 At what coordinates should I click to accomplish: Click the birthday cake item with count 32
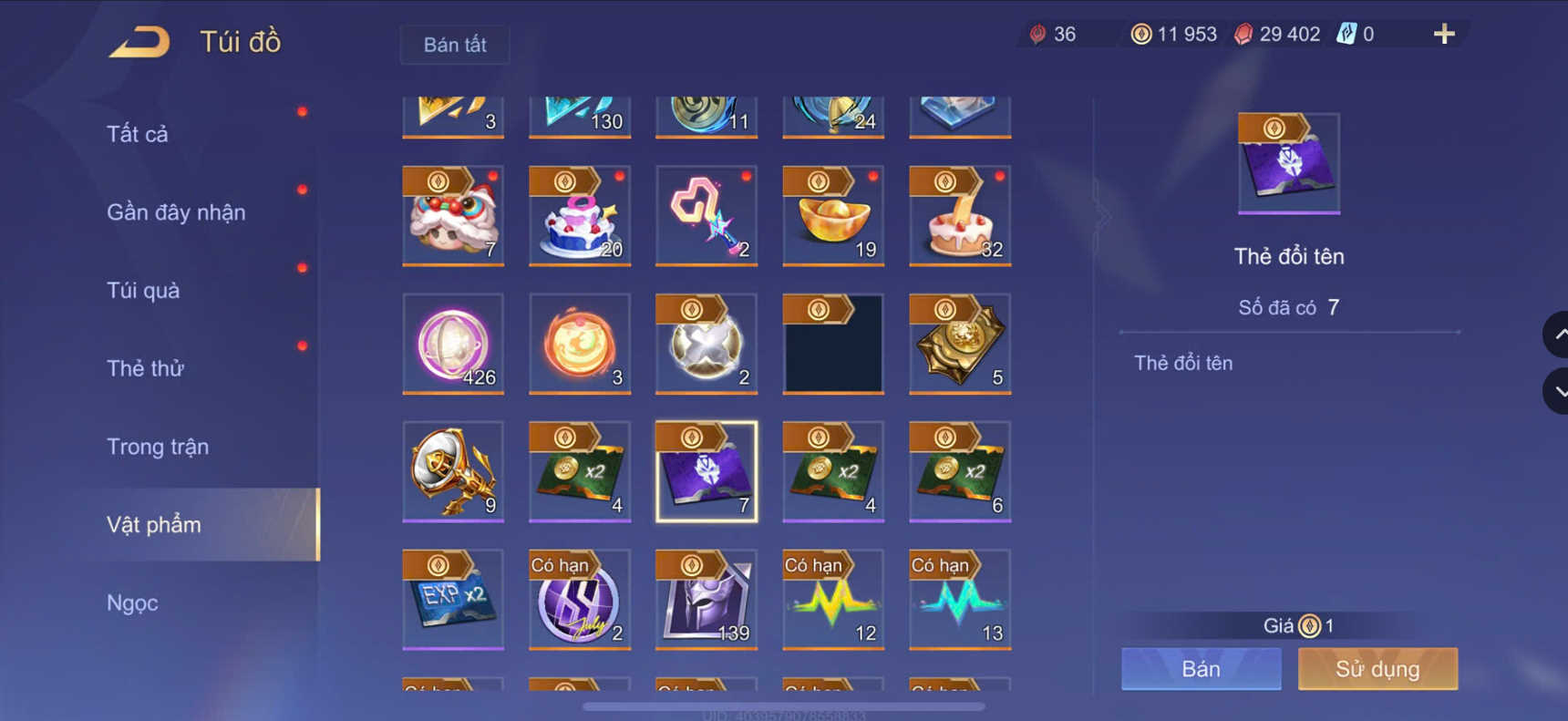point(959,217)
